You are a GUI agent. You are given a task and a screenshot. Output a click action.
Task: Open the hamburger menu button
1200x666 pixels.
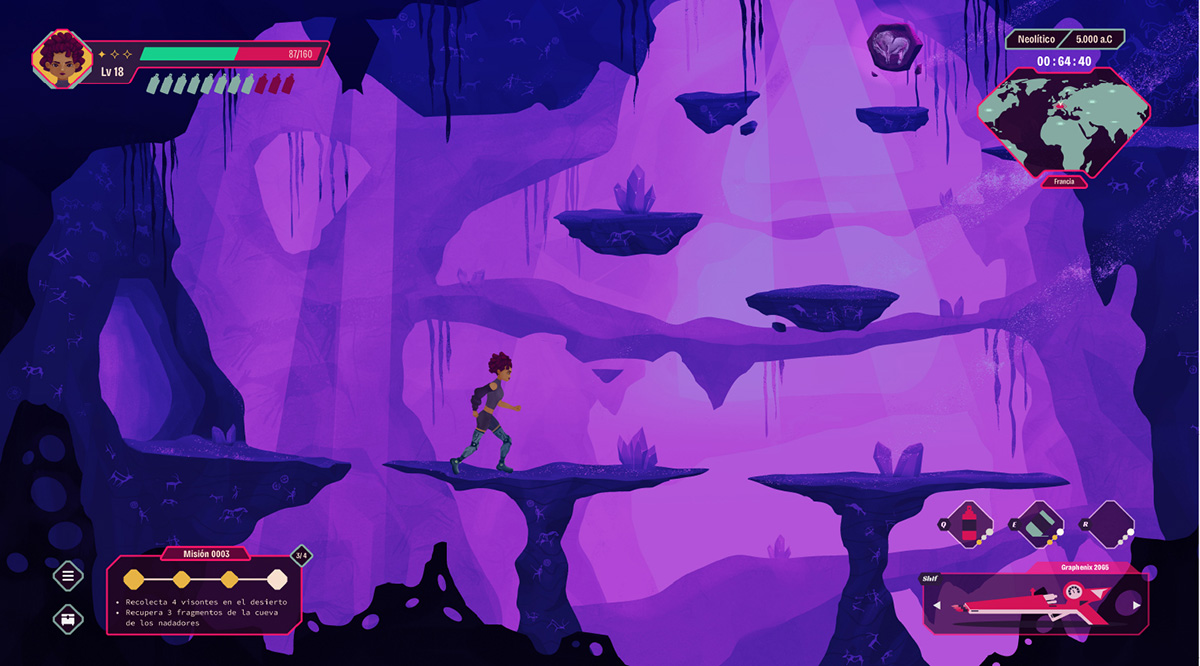[x=68, y=575]
